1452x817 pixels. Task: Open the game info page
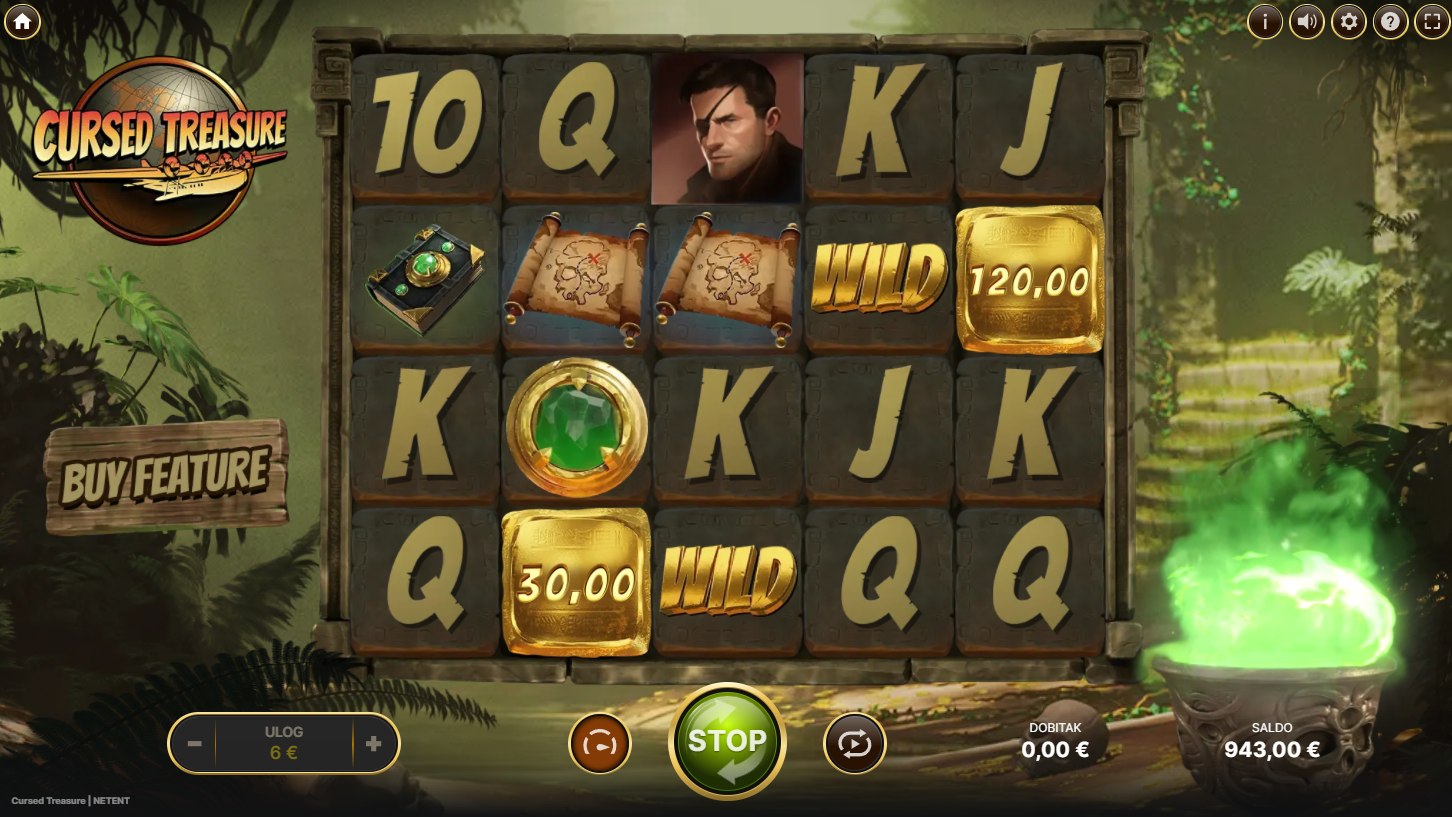point(1265,21)
